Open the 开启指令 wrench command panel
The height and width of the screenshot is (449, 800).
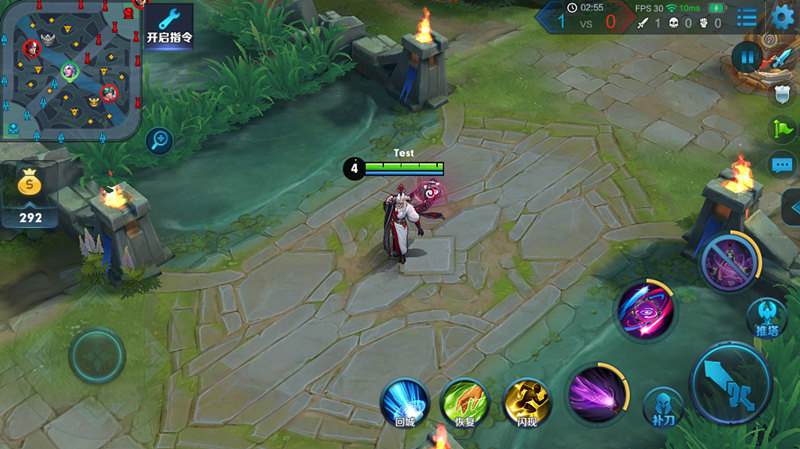pyautogui.click(x=169, y=25)
